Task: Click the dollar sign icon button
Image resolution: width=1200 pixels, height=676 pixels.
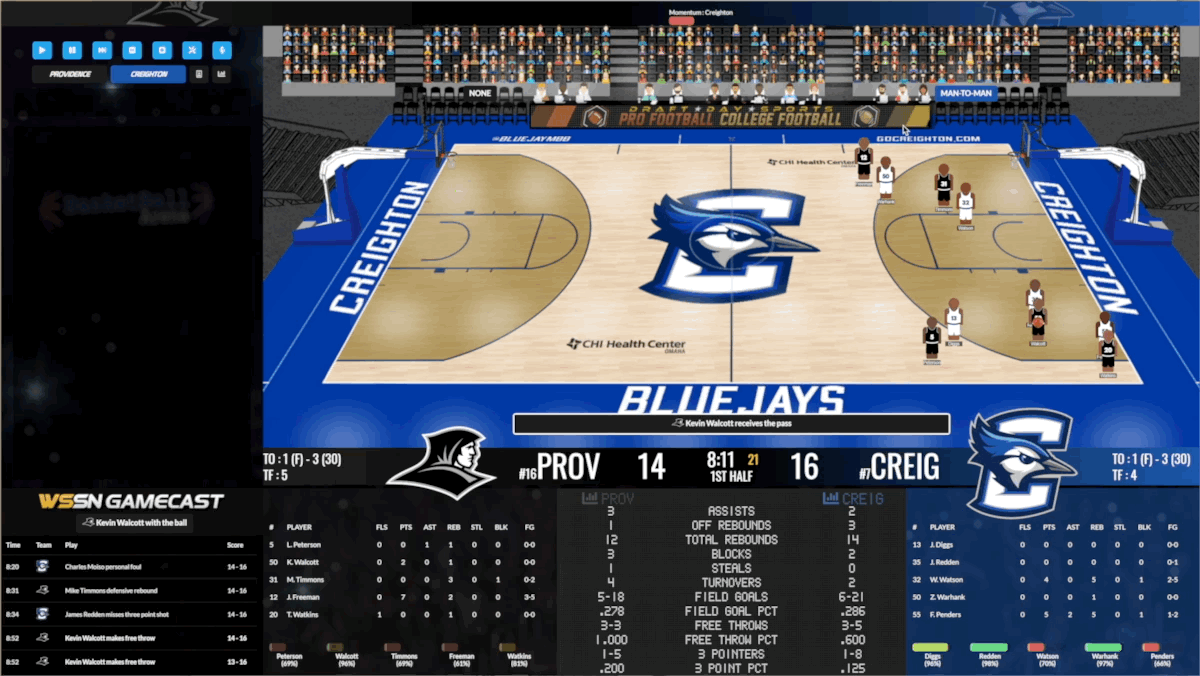Action: pyautogui.click(x=222, y=49)
